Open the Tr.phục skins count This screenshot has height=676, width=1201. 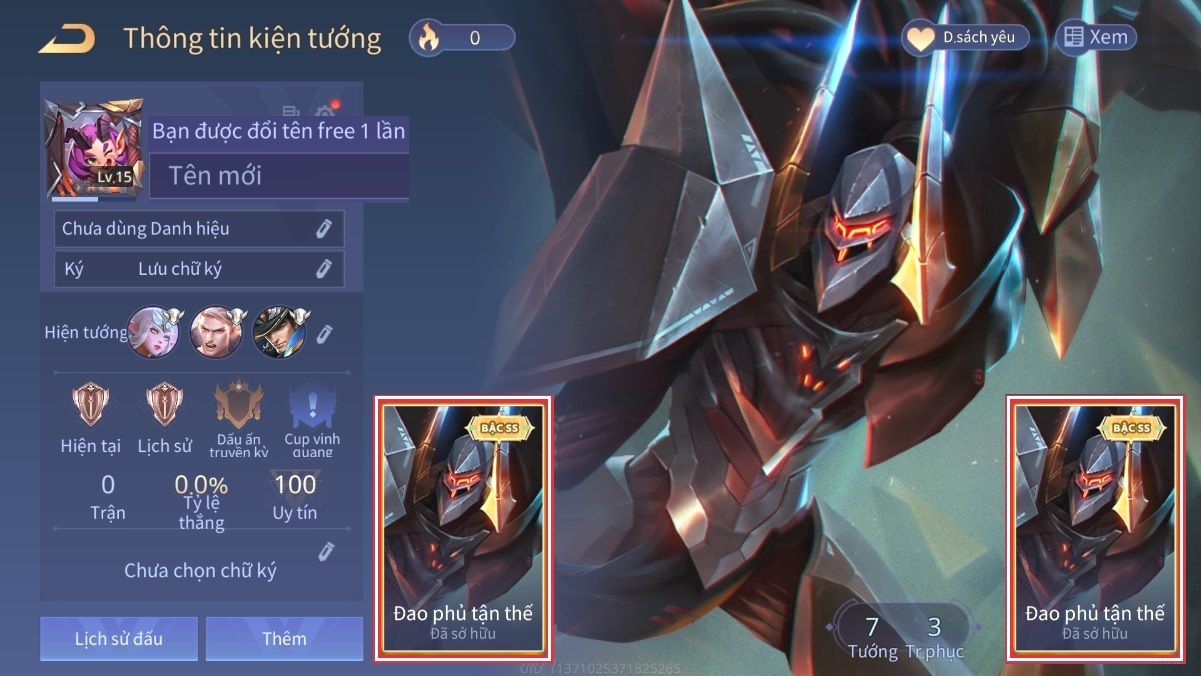pos(934,636)
